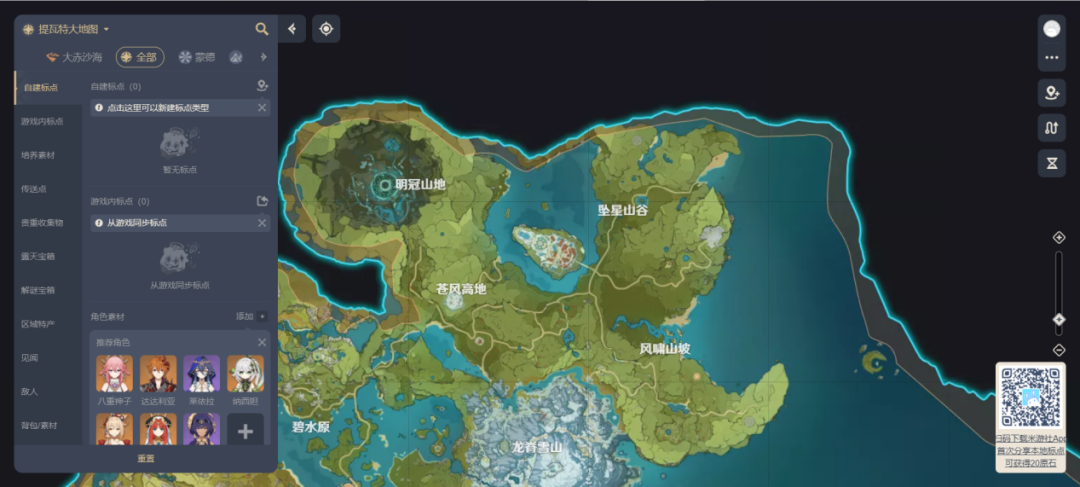1080x487 pixels.
Task: Open the 游戏内标点 category
Action: [42, 121]
